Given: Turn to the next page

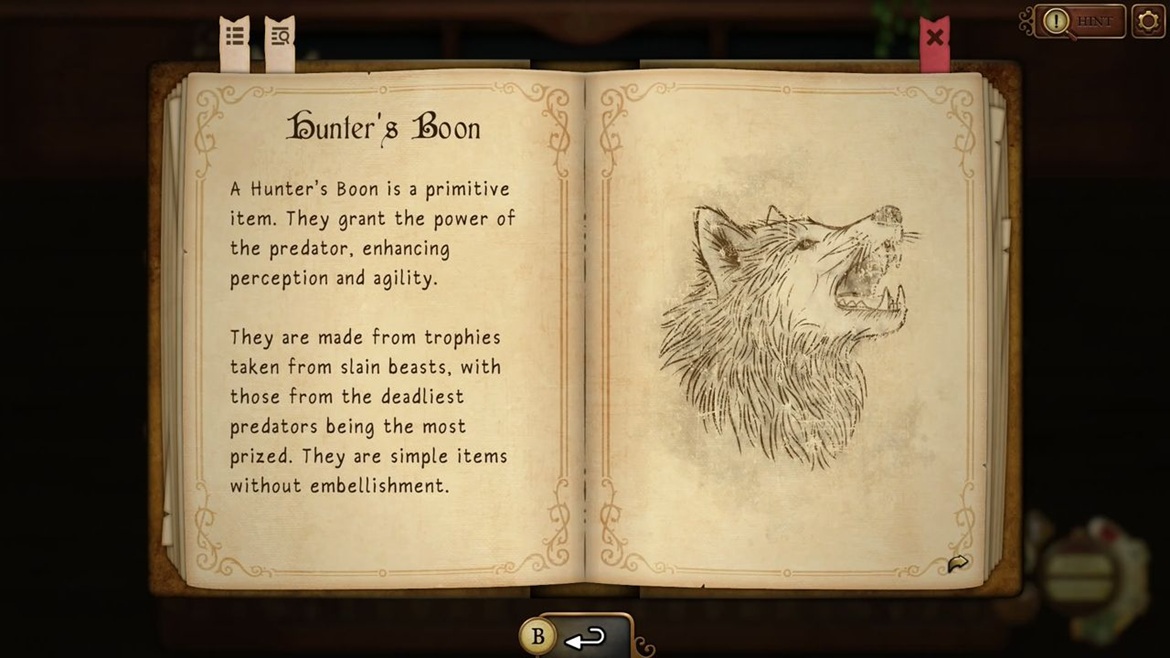Looking at the screenshot, I should tap(957, 565).
